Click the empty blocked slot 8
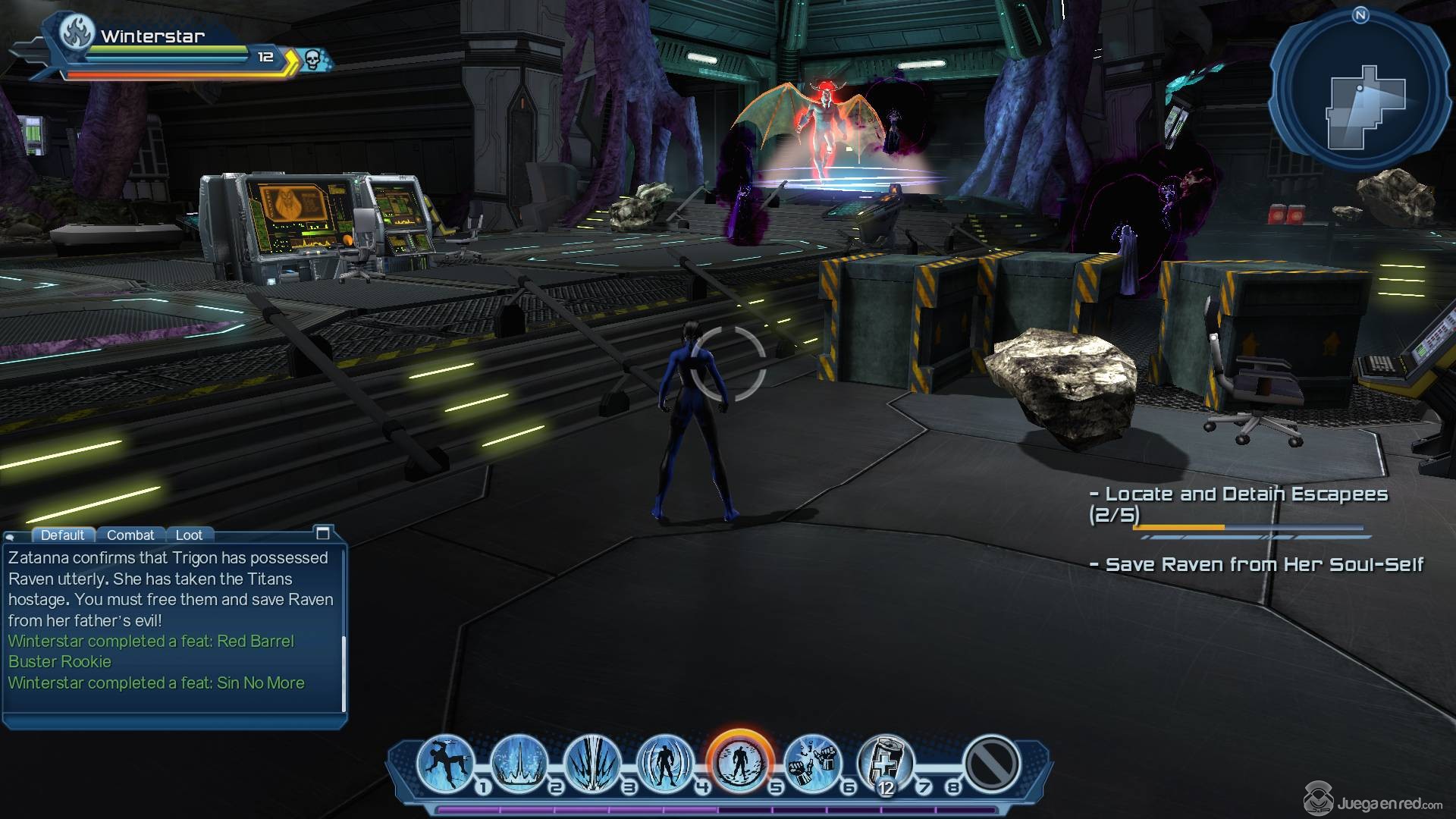Screen dimensions: 1456x819 point(991,763)
